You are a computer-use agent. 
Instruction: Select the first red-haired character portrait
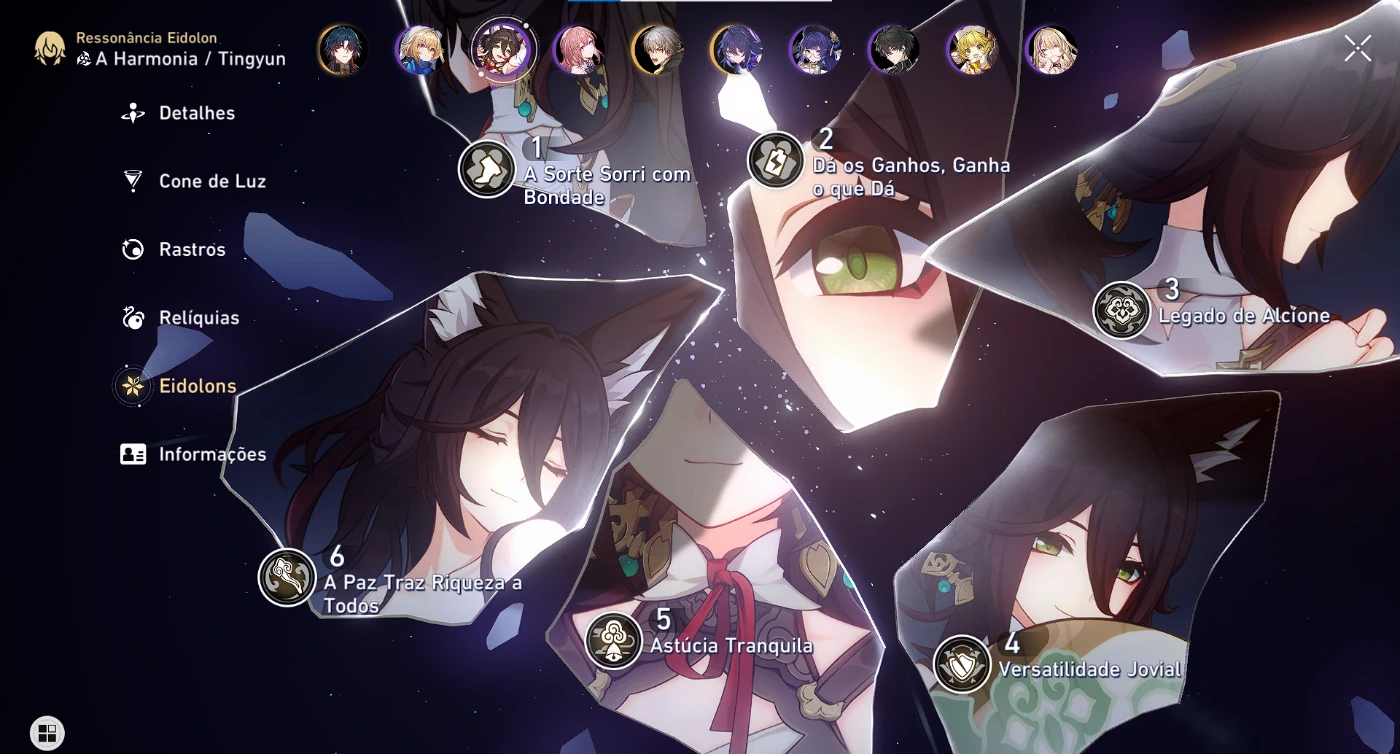pos(343,48)
